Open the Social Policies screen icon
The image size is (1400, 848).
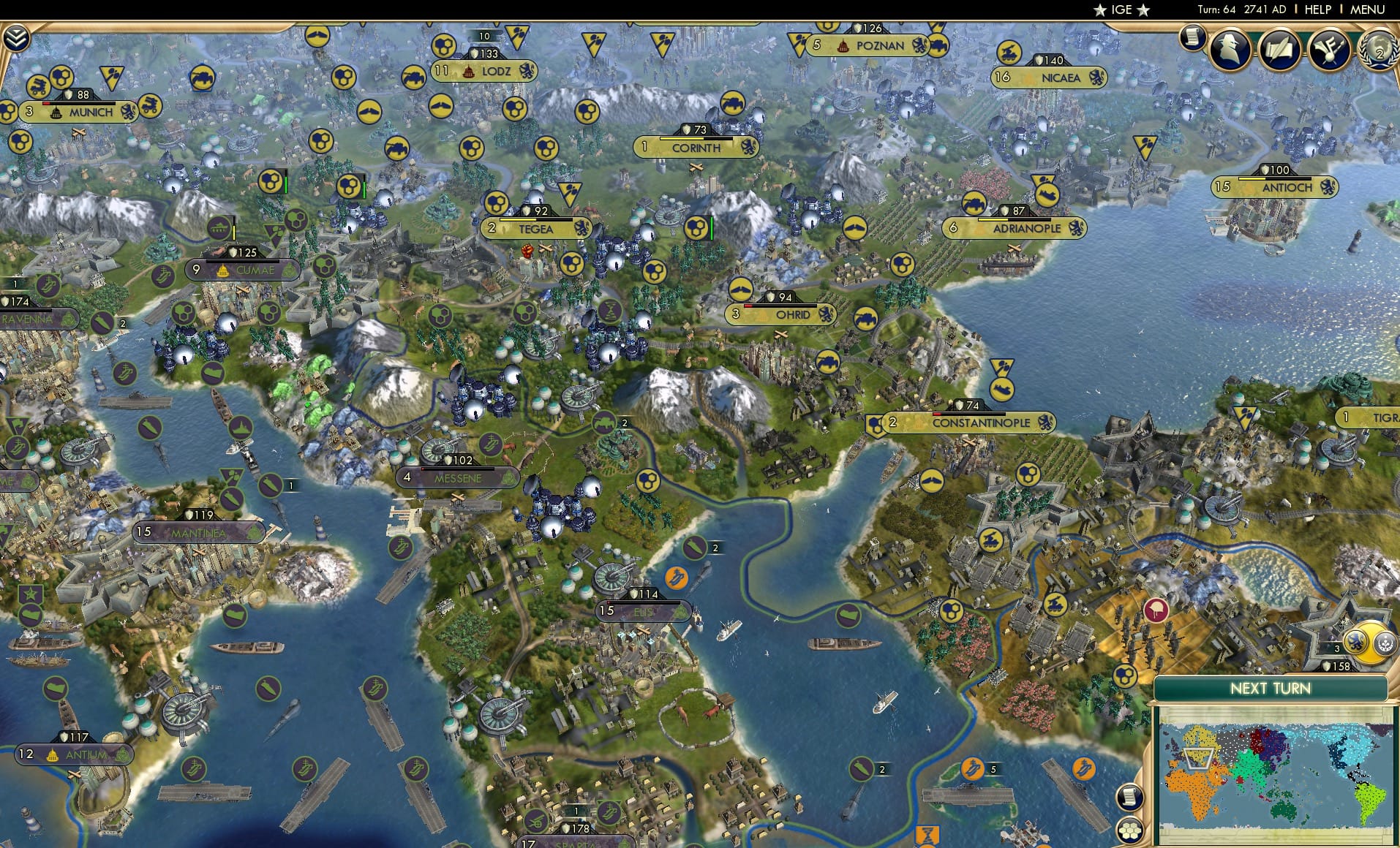(1332, 50)
